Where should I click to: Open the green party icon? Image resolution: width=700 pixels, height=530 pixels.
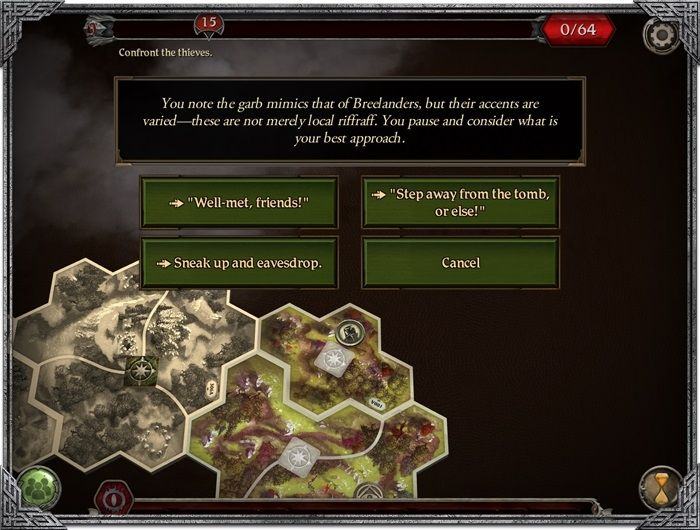click(38, 487)
